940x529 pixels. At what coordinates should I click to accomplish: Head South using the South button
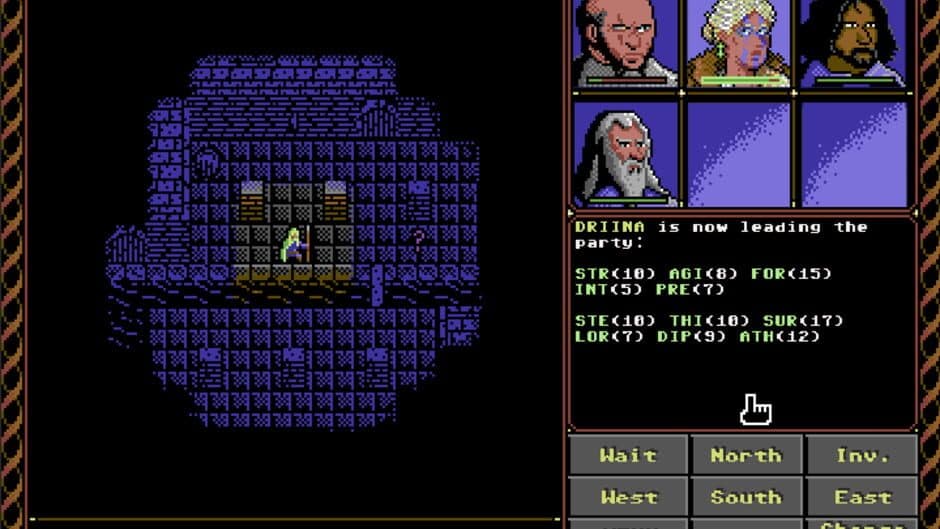point(745,497)
